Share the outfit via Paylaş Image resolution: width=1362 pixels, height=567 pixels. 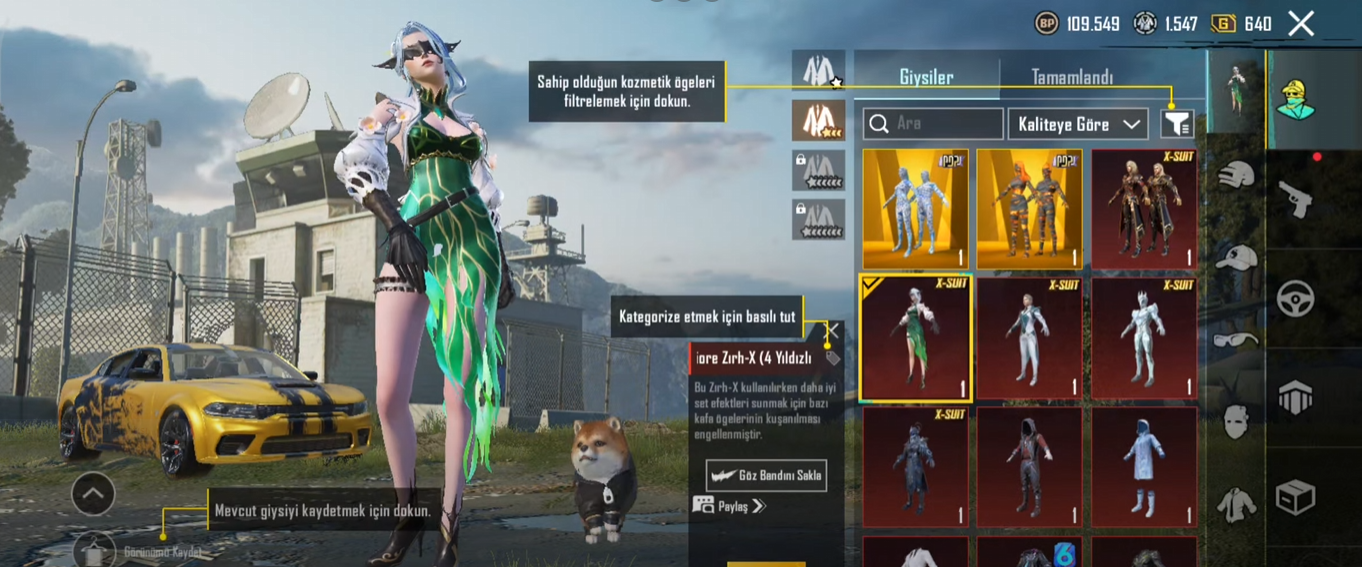point(731,506)
